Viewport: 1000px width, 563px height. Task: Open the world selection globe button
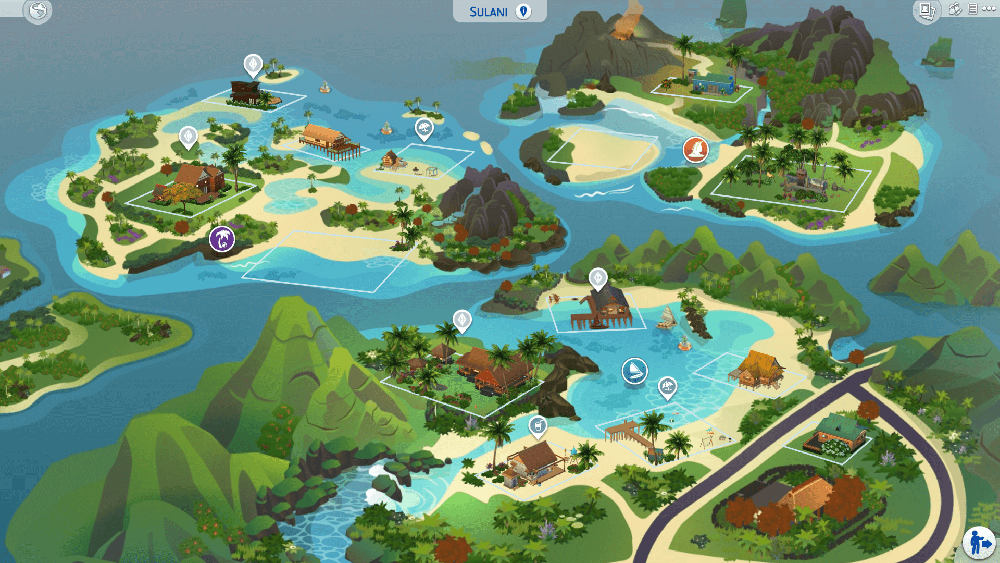(37, 12)
